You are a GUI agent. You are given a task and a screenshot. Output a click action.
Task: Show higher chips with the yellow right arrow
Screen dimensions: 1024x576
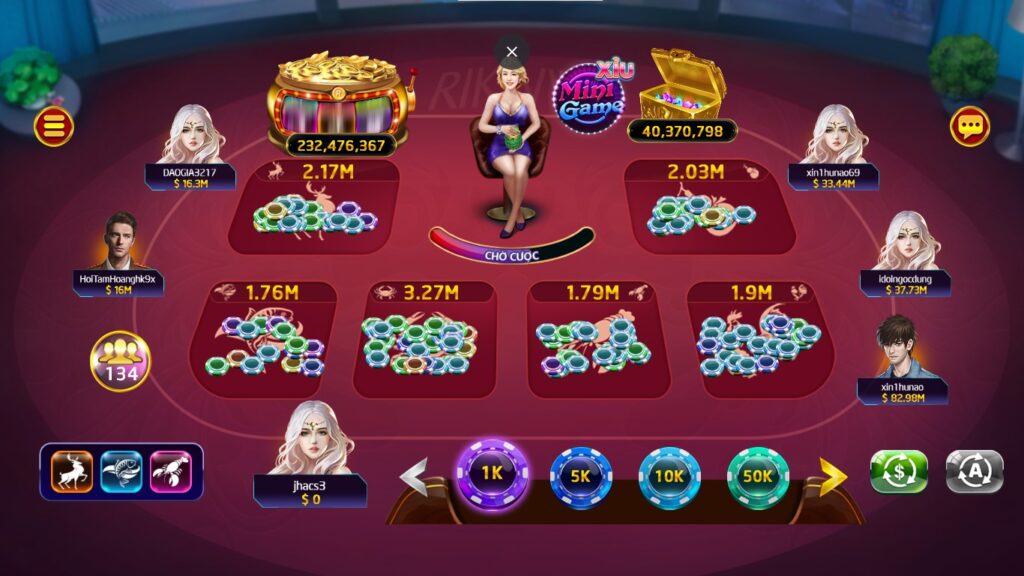click(832, 476)
